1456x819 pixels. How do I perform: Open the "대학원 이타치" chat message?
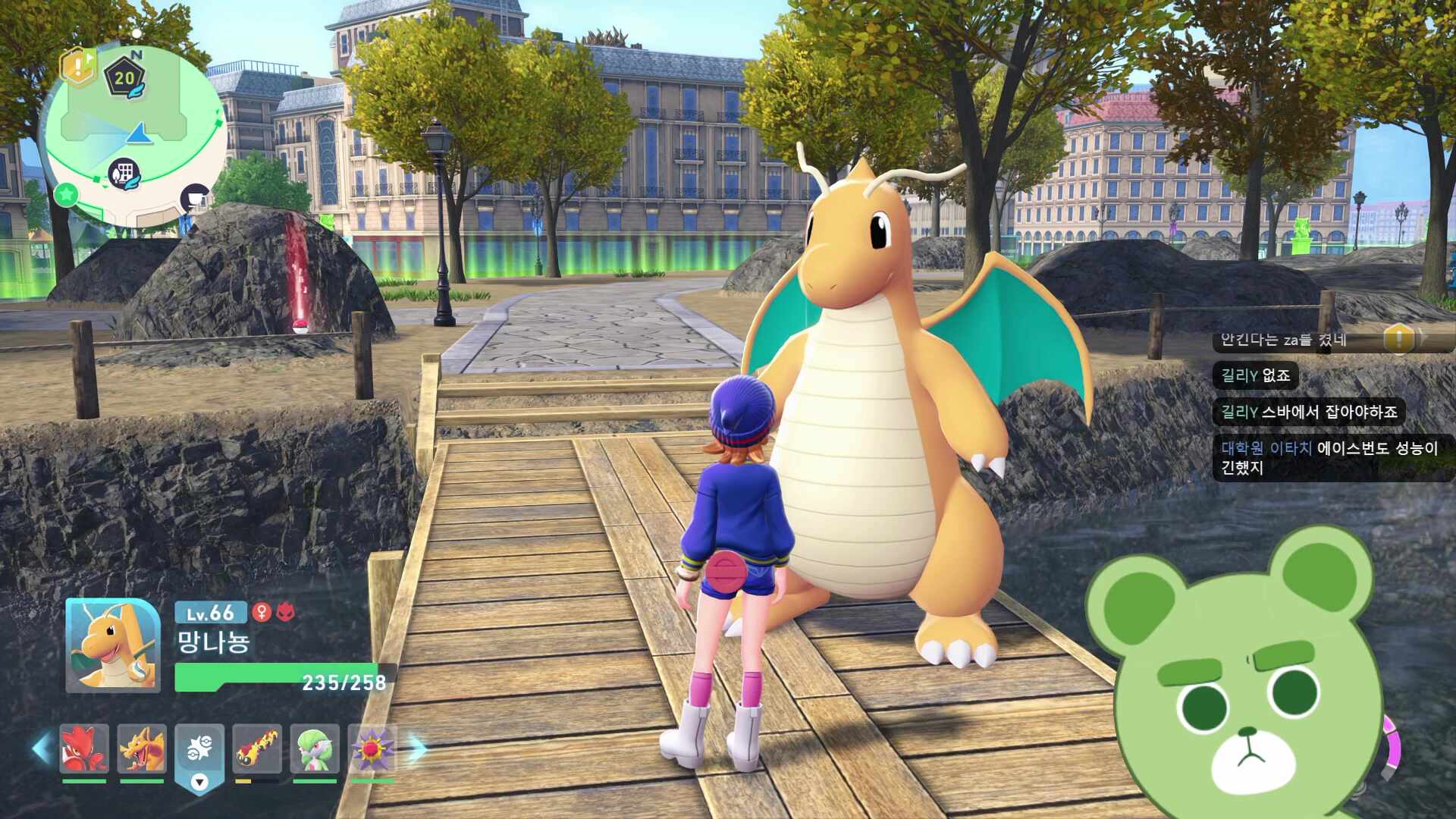[x=1329, y=457]
